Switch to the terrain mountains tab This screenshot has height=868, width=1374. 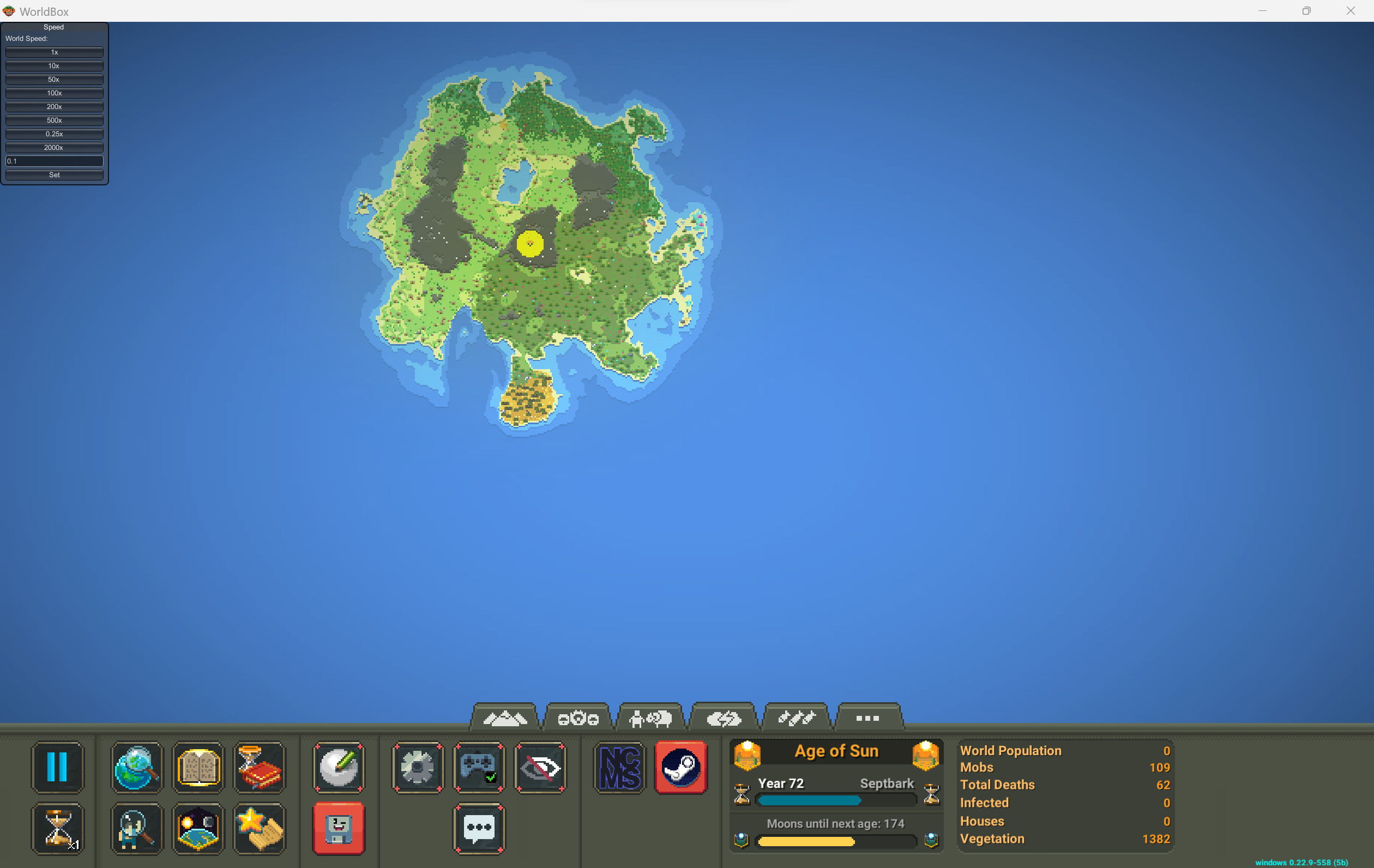(x=507, y=718)
